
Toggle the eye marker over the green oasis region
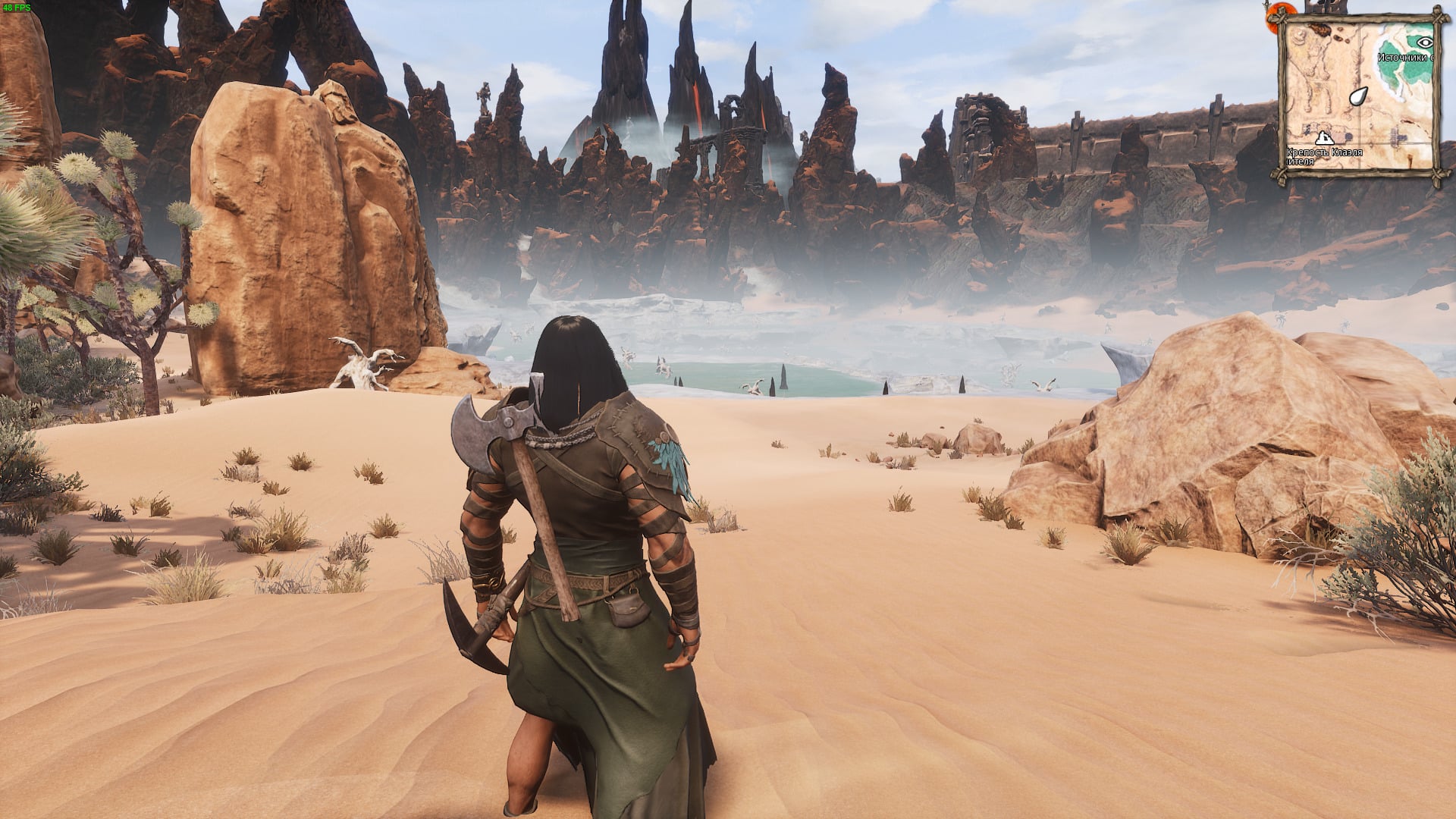(x=1425, y=42)
